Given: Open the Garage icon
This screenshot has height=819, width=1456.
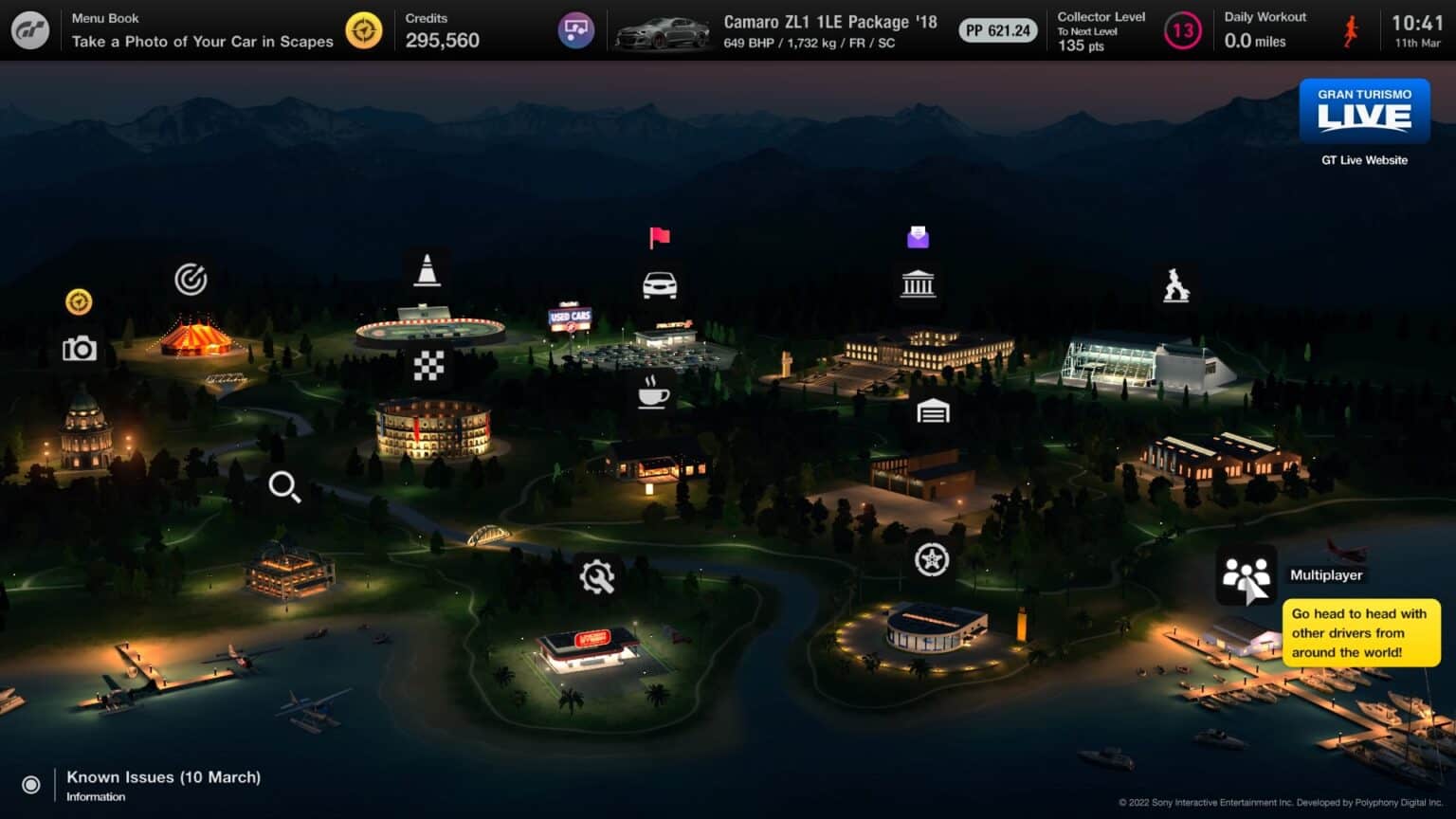Looking at the screenshot, I should [933, 411].
